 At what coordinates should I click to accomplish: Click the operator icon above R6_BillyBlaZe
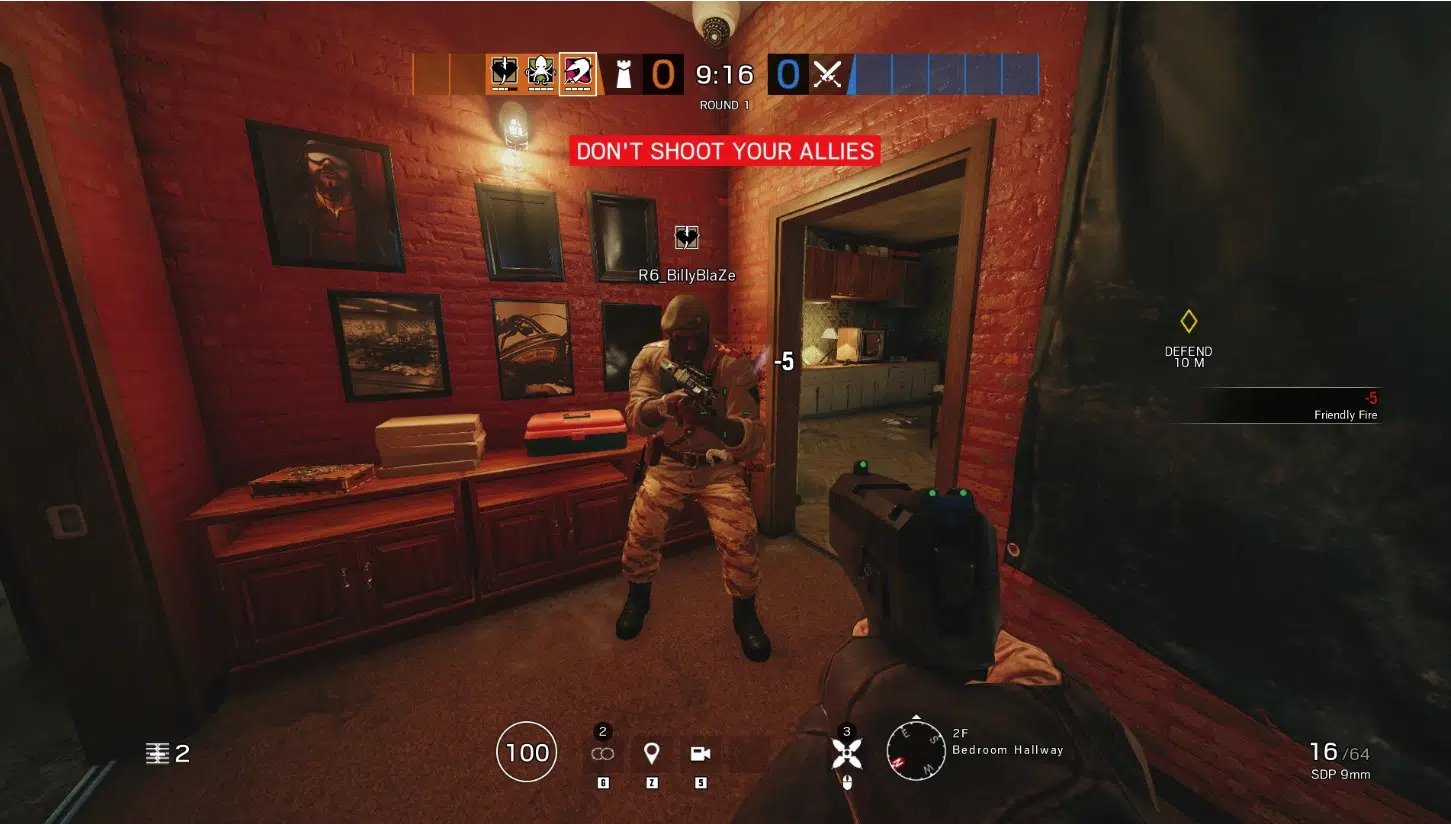point(686,237)
